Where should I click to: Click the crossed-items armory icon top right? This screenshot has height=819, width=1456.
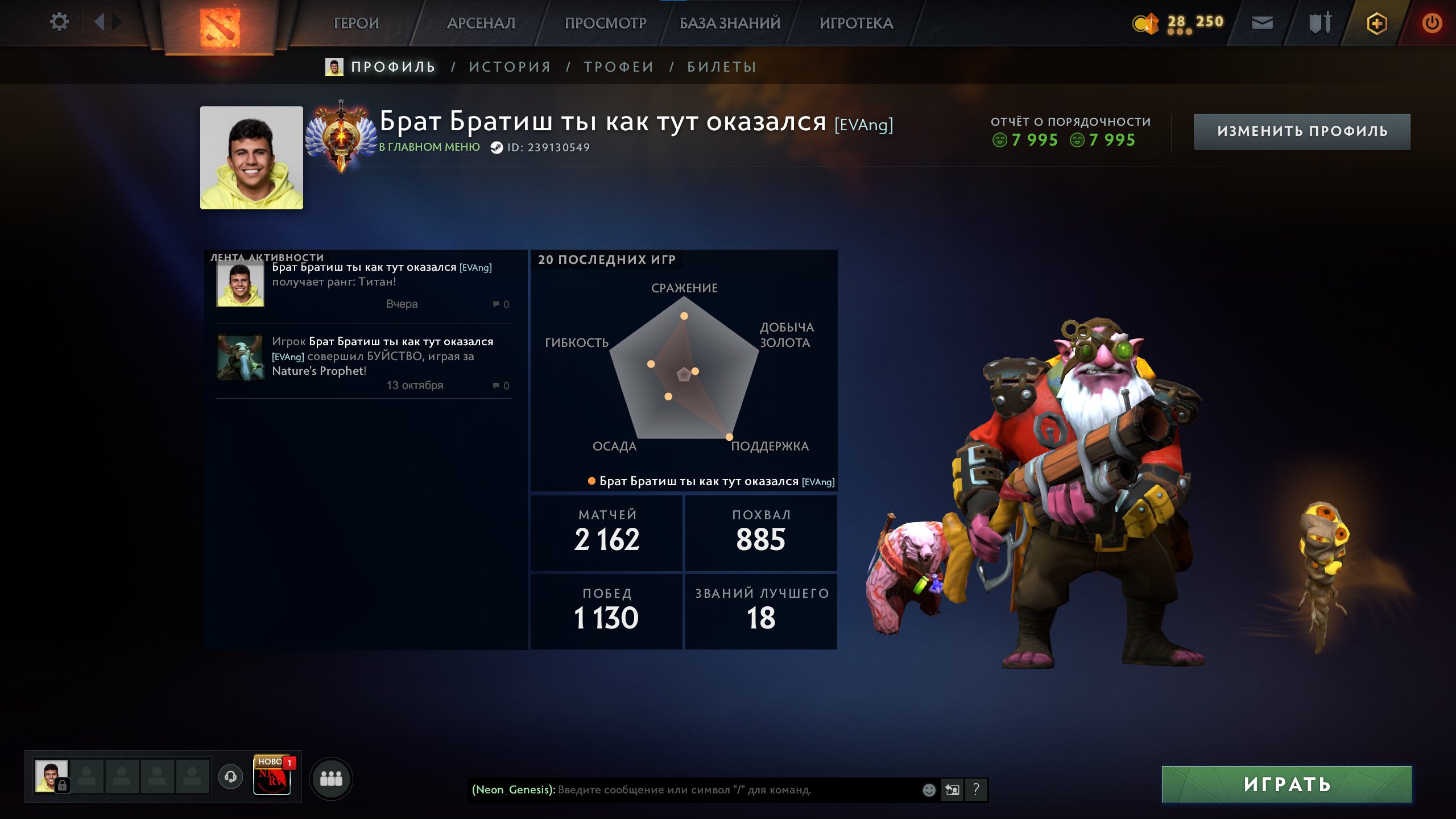1319,23
